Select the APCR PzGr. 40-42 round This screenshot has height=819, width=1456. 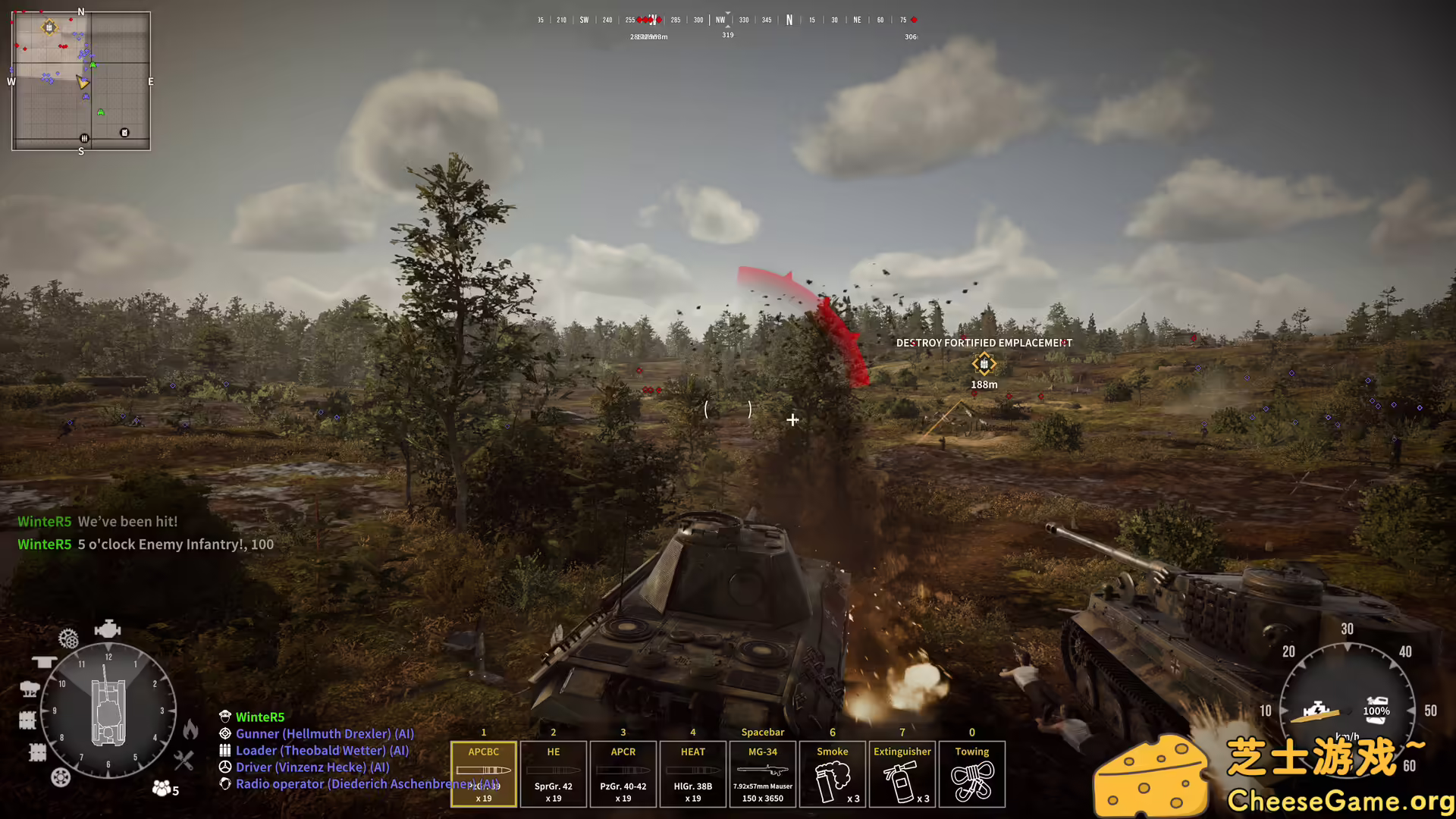(x=623, y=773)
